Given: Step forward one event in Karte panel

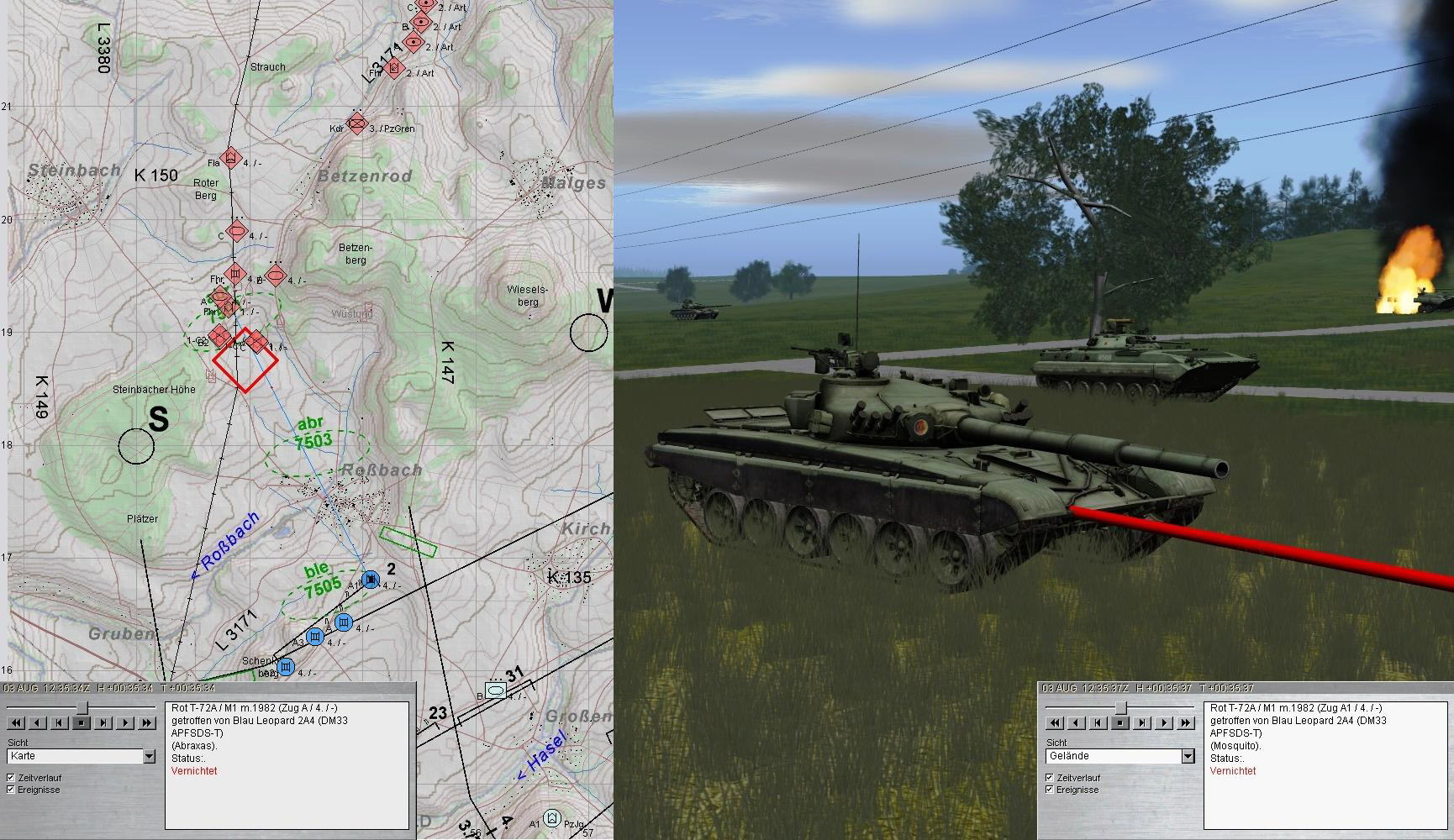Looking at the screenshot, I should (103, 722).
